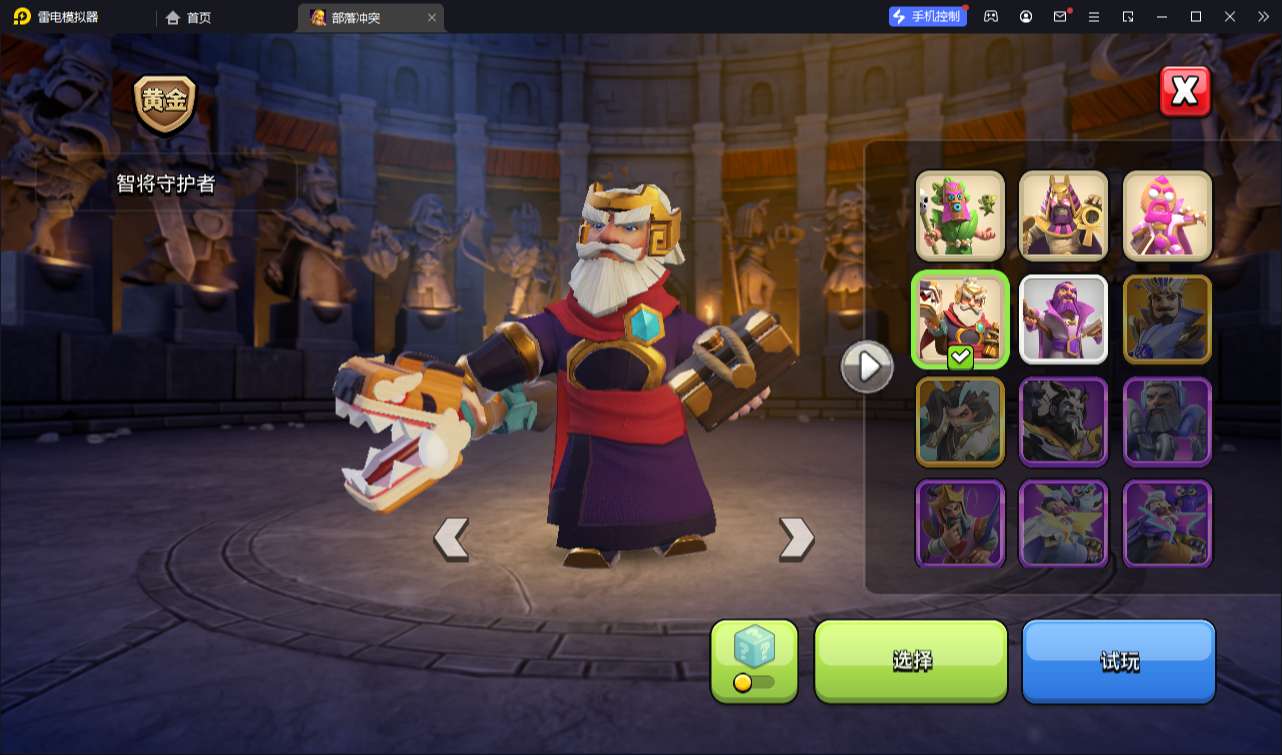Show the next skin with right arrow
This screenshot has width=1282, height=755.
coord(796,539)
